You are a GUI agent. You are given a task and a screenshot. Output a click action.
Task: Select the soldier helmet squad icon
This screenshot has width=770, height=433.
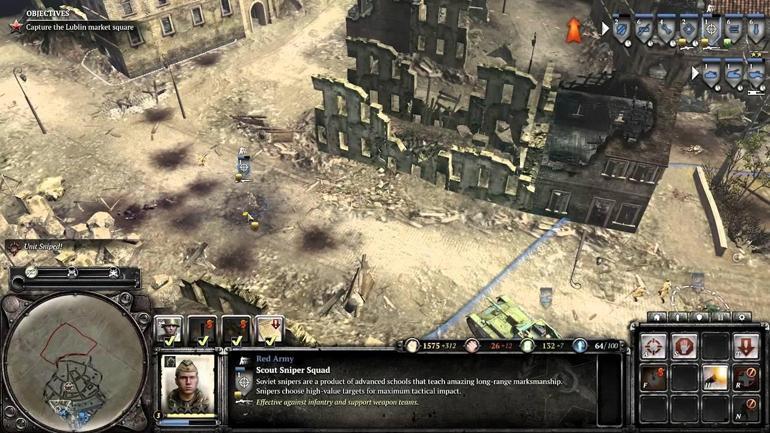[169, 329]
